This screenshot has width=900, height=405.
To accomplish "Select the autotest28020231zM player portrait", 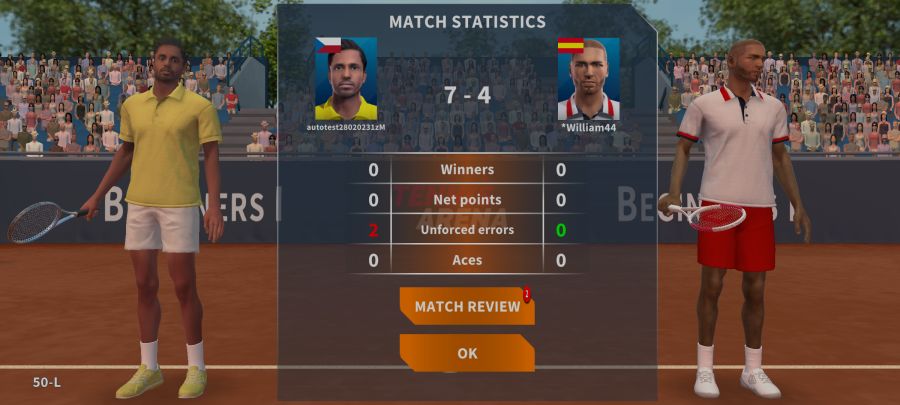I will [346, 80].
